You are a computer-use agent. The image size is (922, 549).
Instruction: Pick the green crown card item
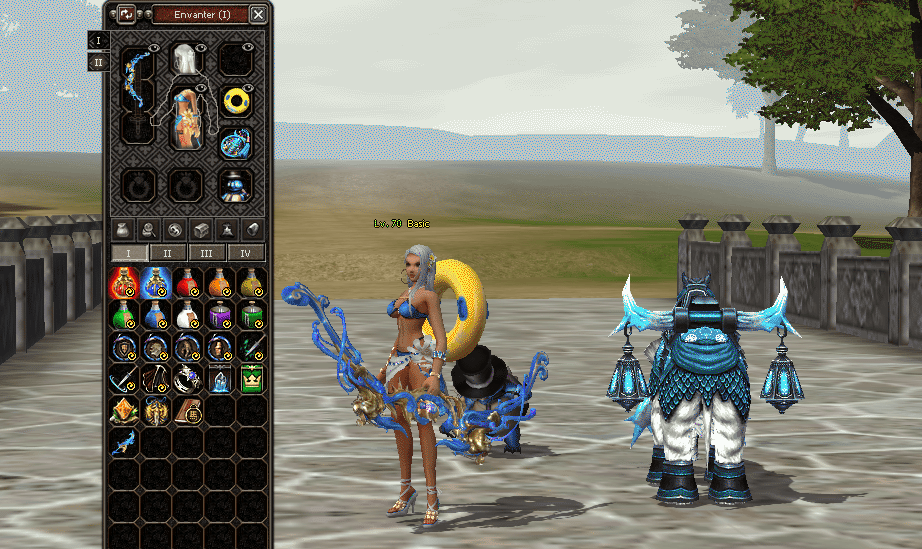point(251,378)
